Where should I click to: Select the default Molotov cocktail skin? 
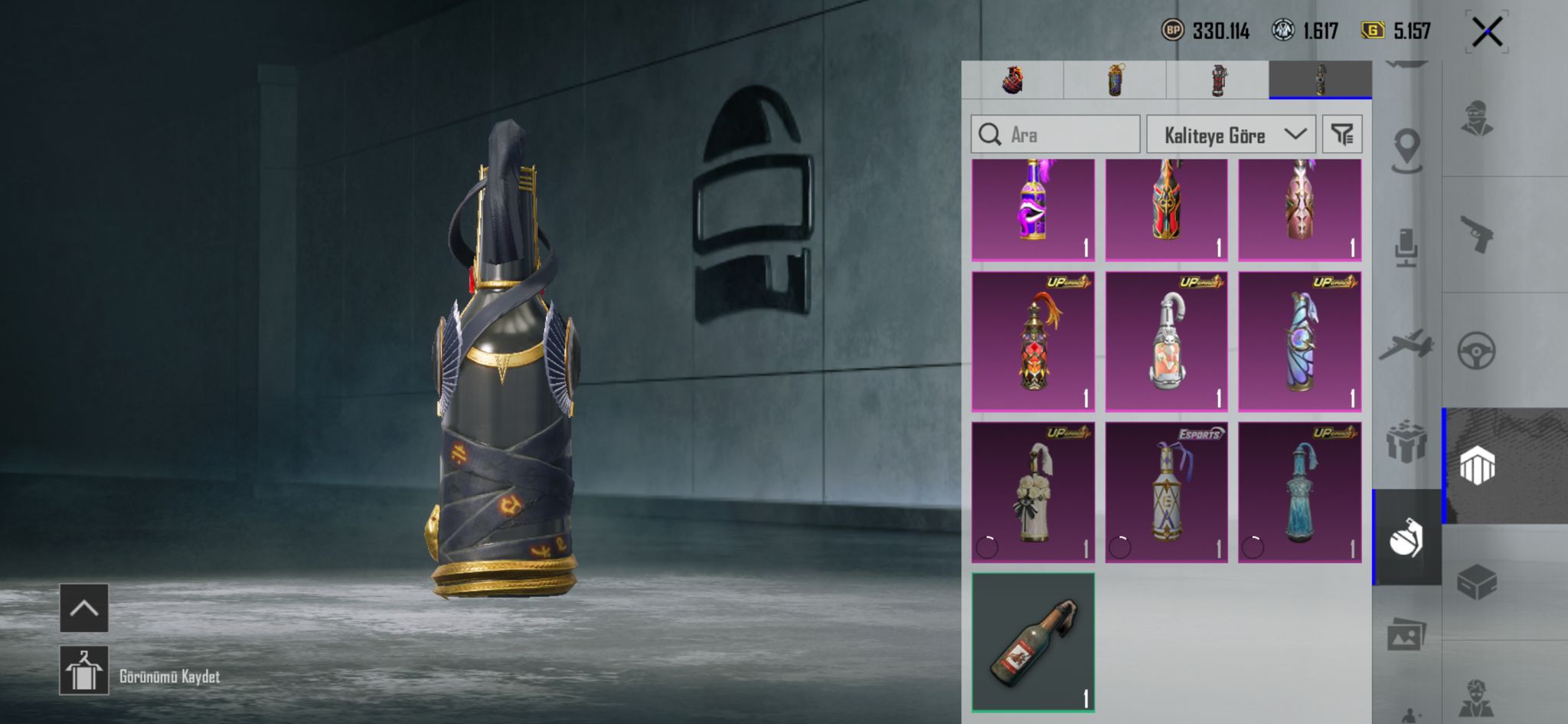coord(1033,642)
